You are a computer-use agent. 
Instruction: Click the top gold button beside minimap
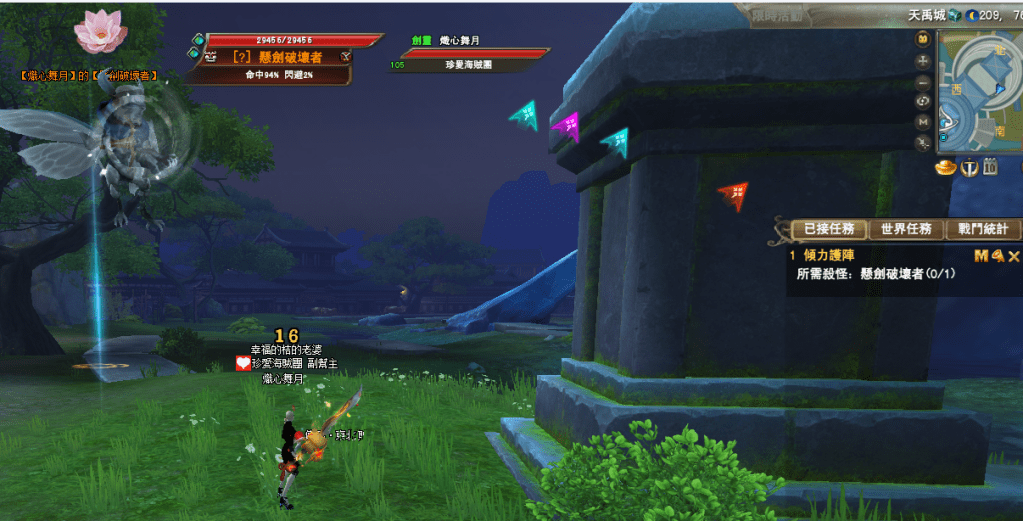point(923,38)
